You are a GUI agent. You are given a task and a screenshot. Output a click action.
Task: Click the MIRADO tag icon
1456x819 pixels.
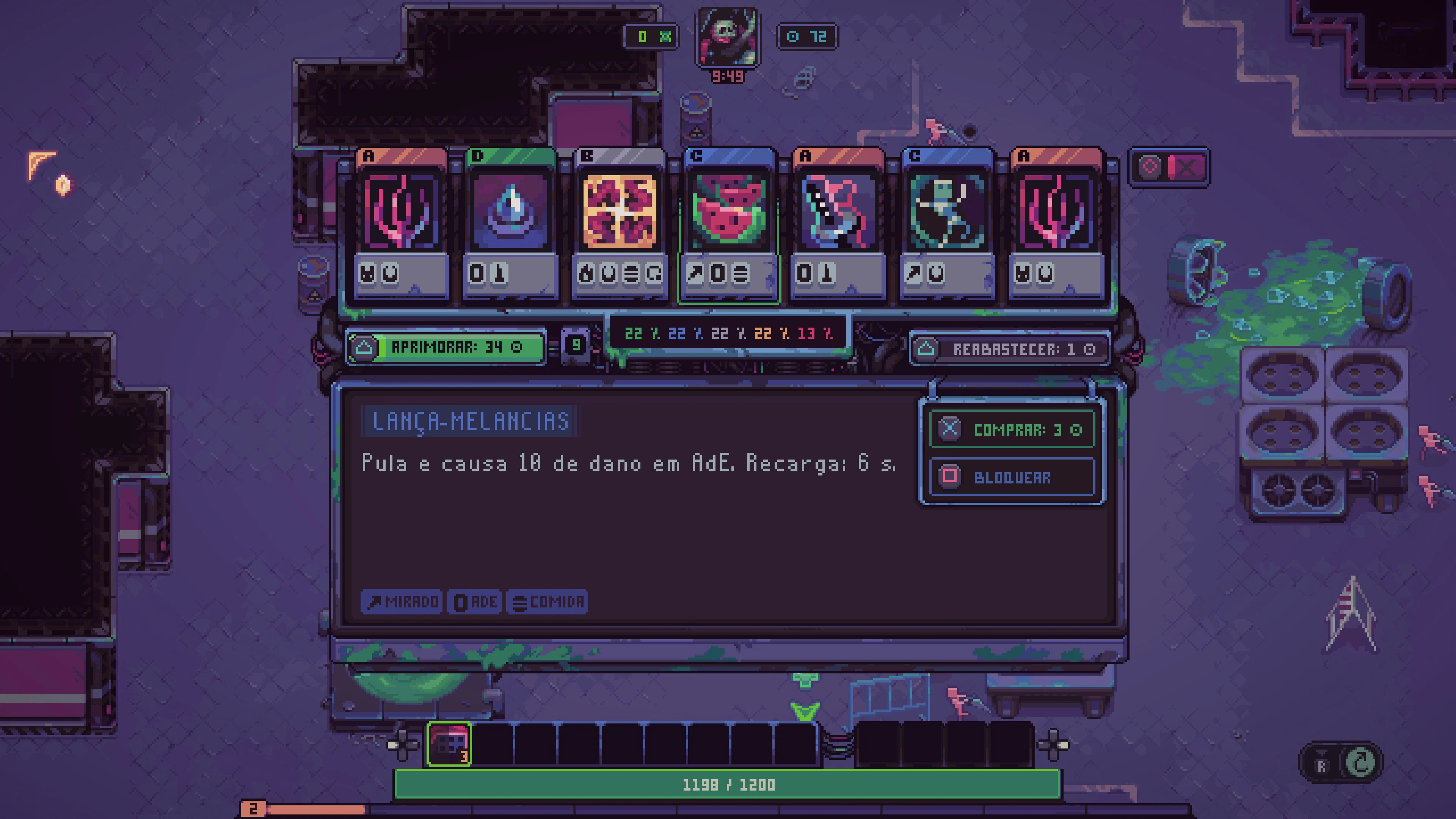401,602
